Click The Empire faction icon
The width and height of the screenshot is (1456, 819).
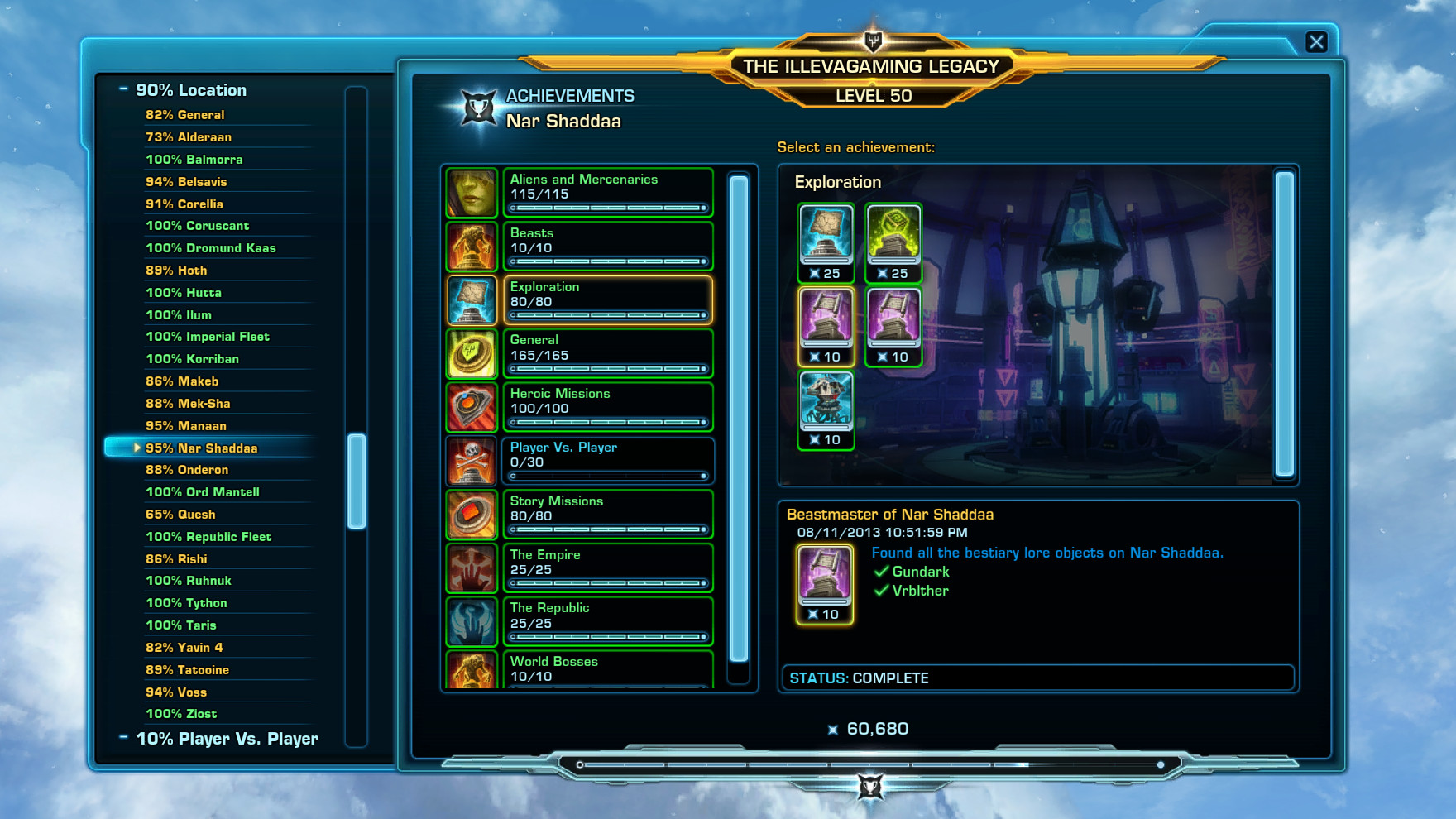(472, 568)
